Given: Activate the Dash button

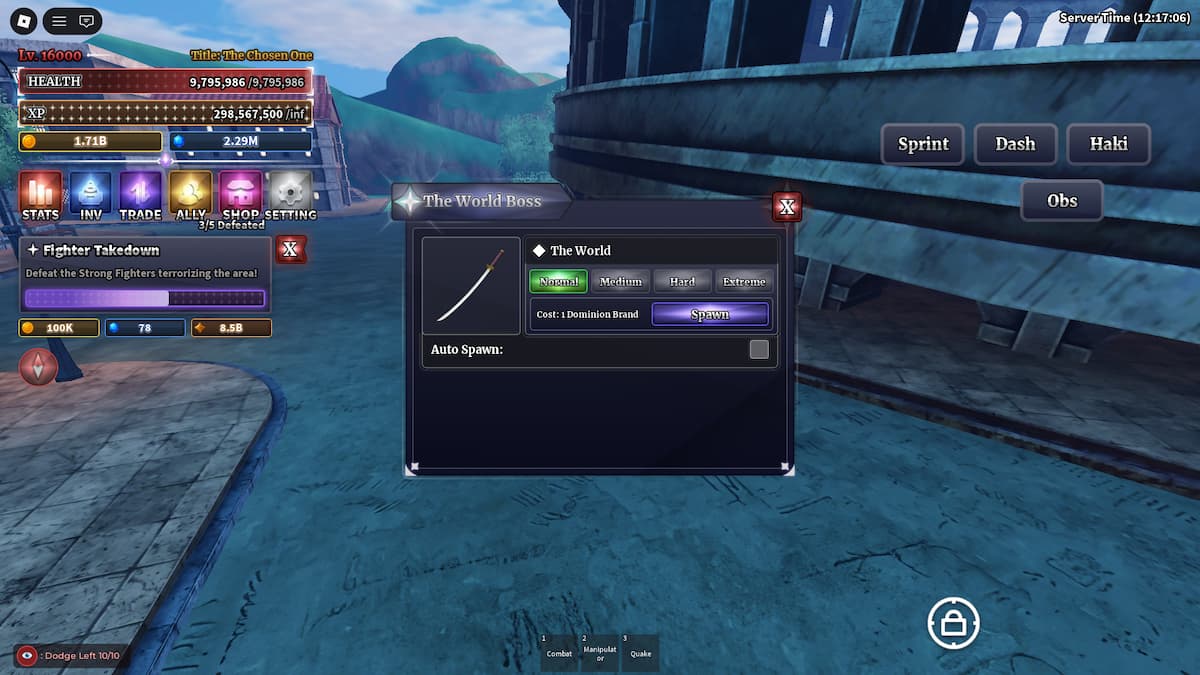Looking at the screenshot, I should 1014,144.
